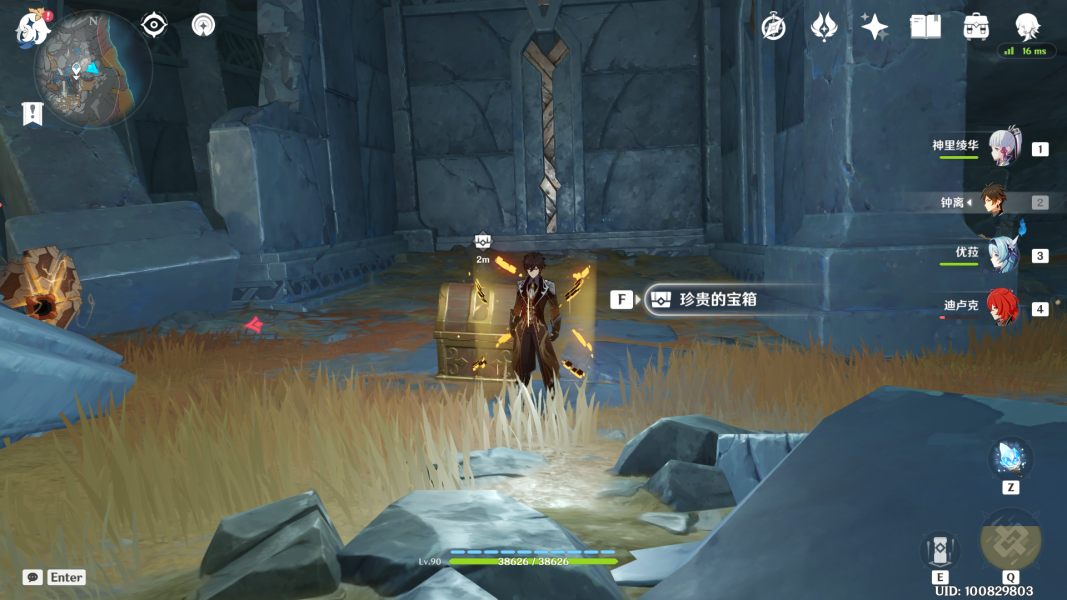The width and height of the screenshot is (1067, 600).
Task: Open the map via the minimap
Action: click(92, 70)
